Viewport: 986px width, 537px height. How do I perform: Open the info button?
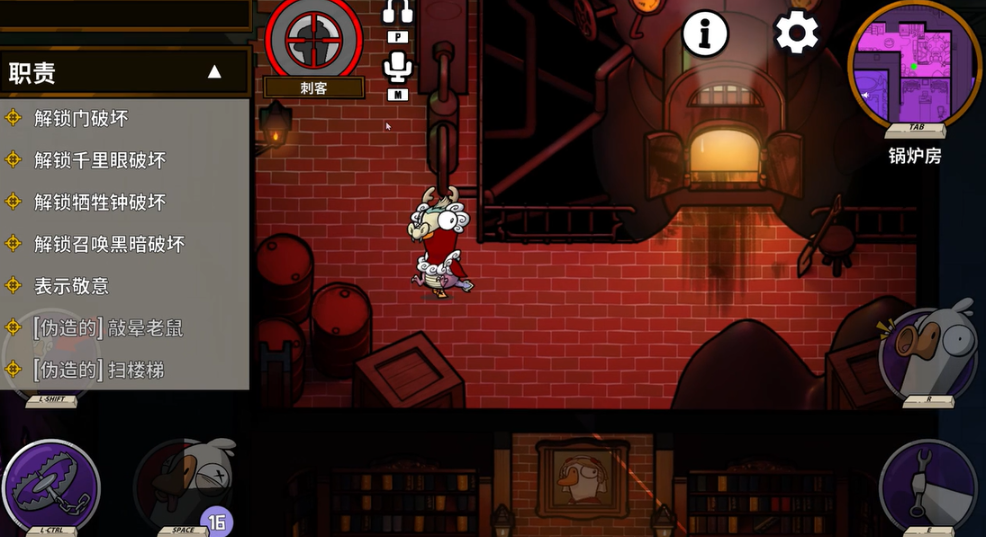[705, 34]
